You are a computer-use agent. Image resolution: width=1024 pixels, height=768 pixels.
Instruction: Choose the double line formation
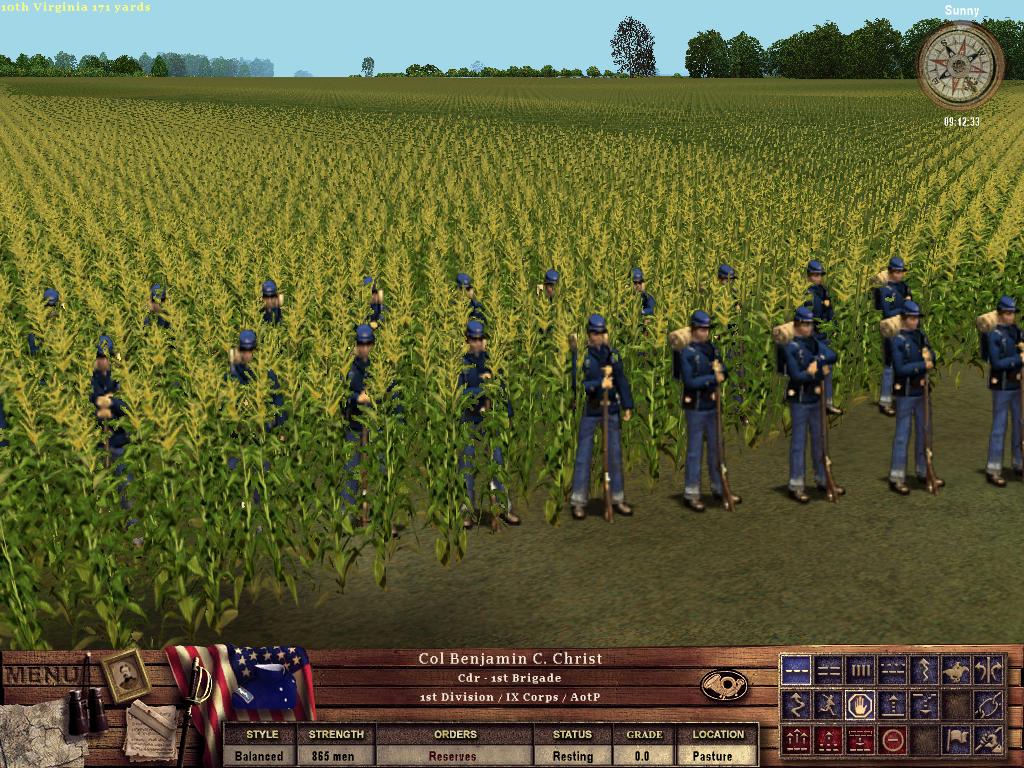829,670
